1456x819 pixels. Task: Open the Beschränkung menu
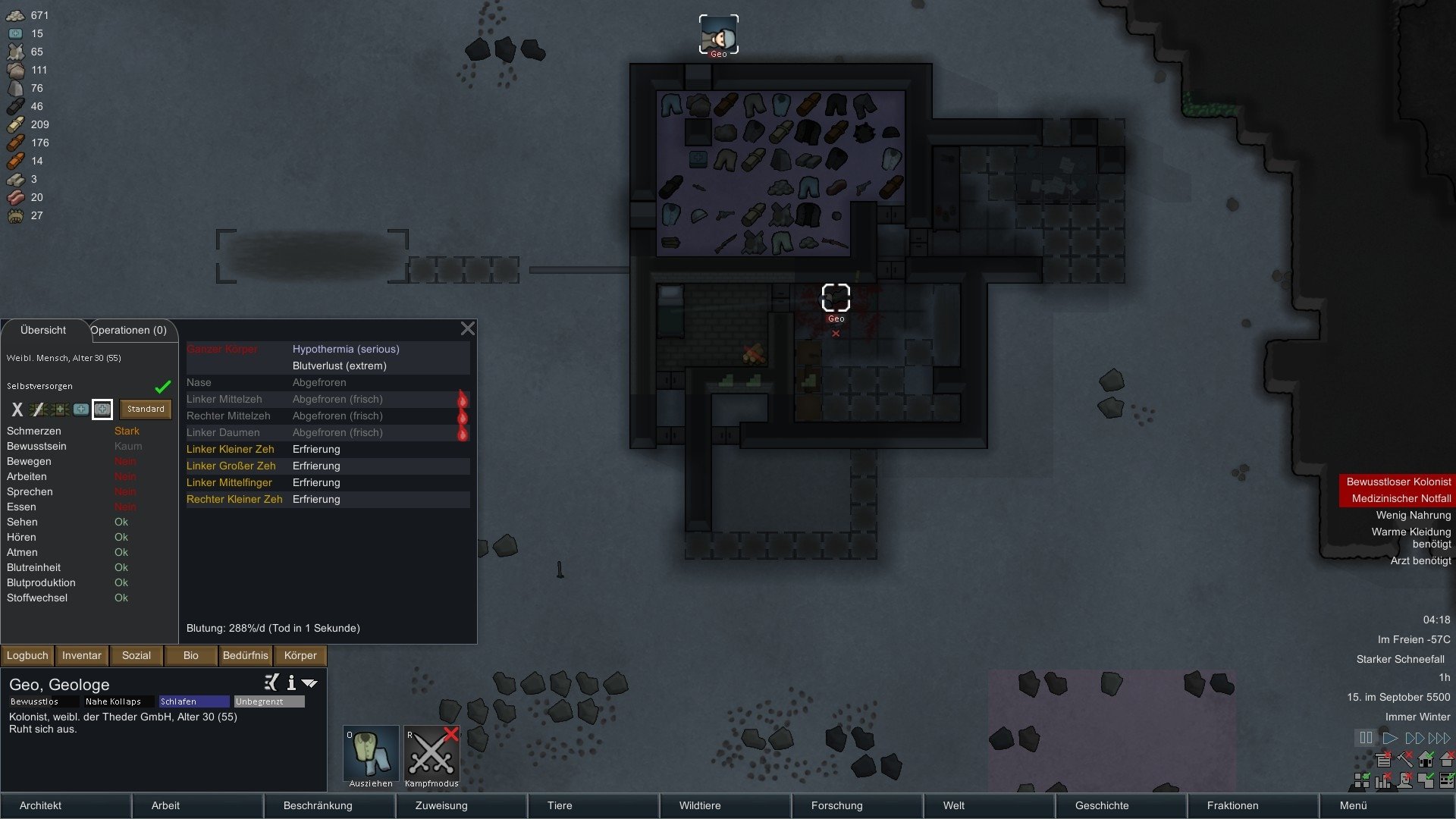[x=318, y=805]
